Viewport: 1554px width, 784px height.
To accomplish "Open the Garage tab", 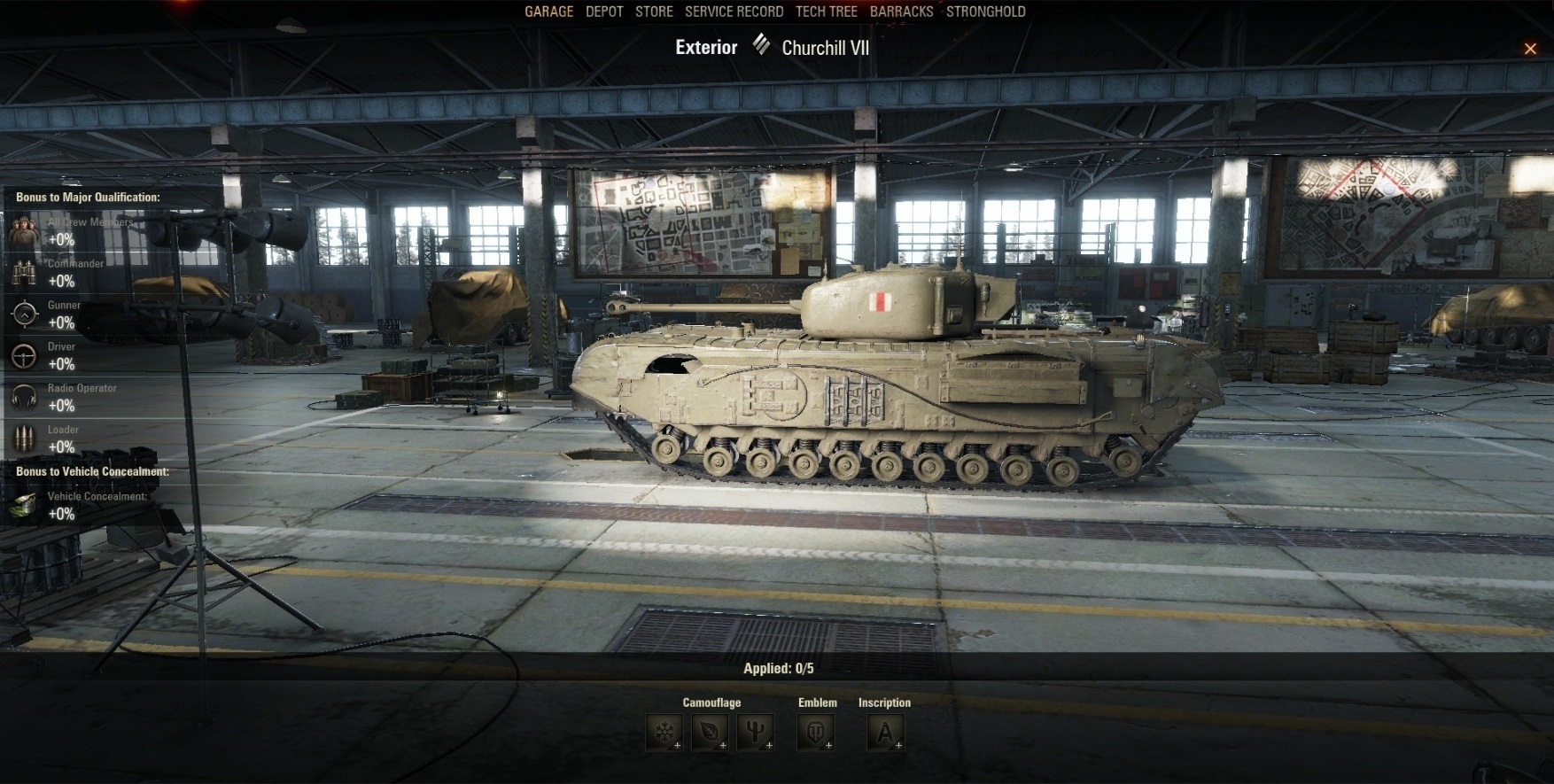I will tap(548, 12).
